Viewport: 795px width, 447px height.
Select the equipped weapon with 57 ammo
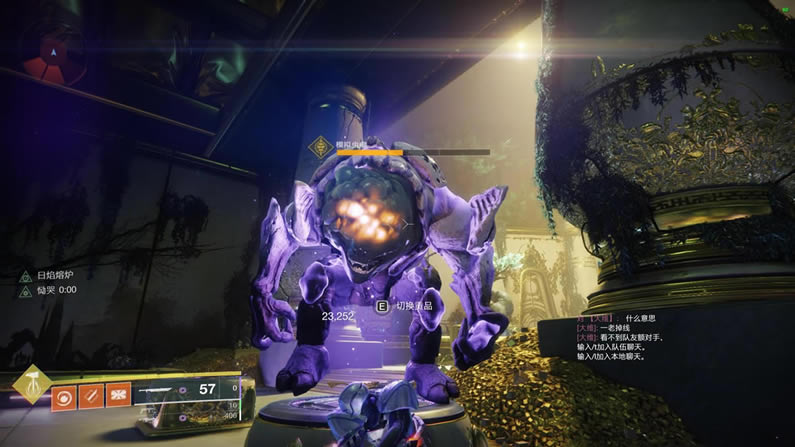pyautogui.click(x=188, y=388)
